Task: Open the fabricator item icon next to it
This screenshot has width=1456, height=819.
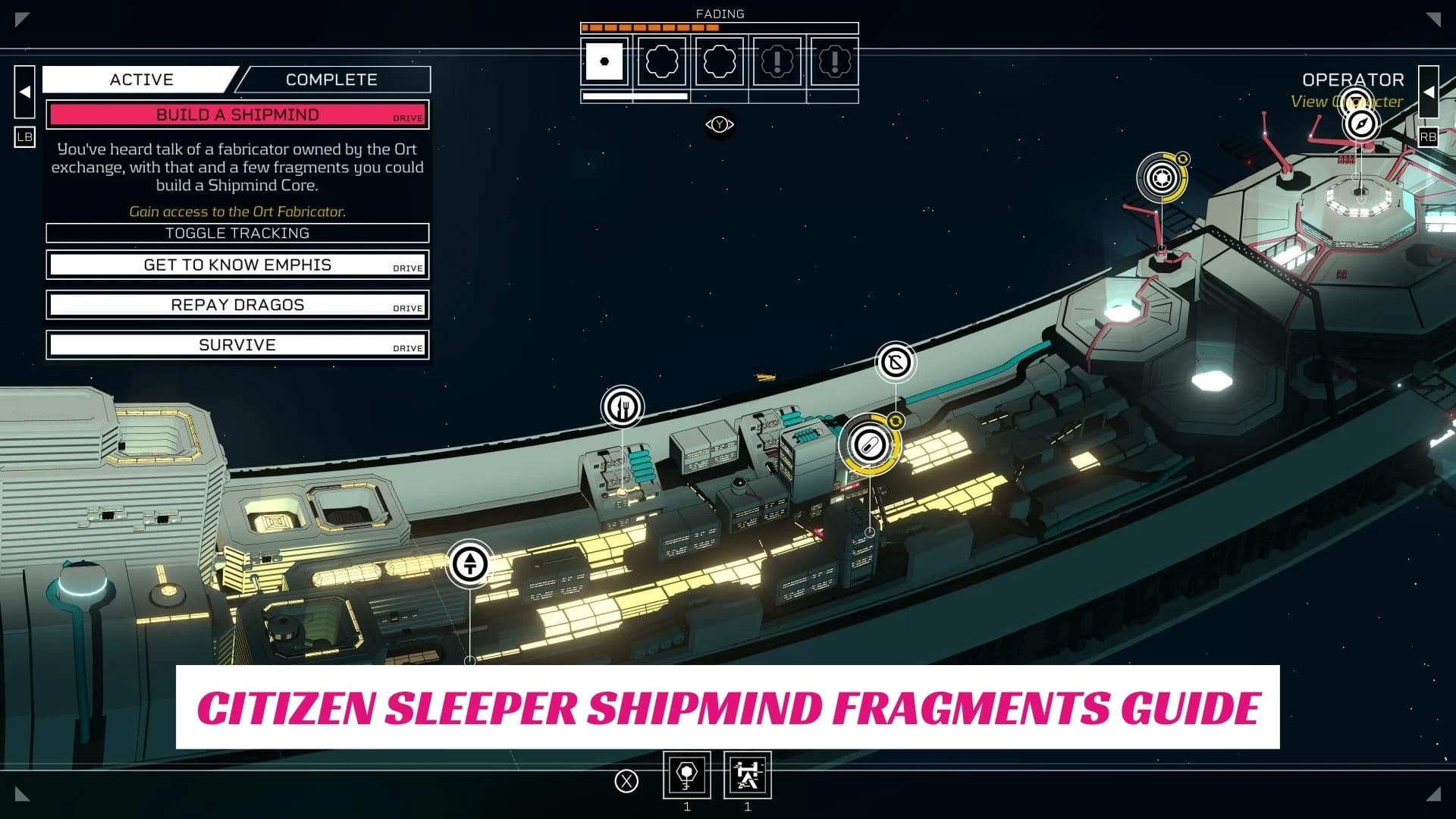Action: tap(747, 775)
